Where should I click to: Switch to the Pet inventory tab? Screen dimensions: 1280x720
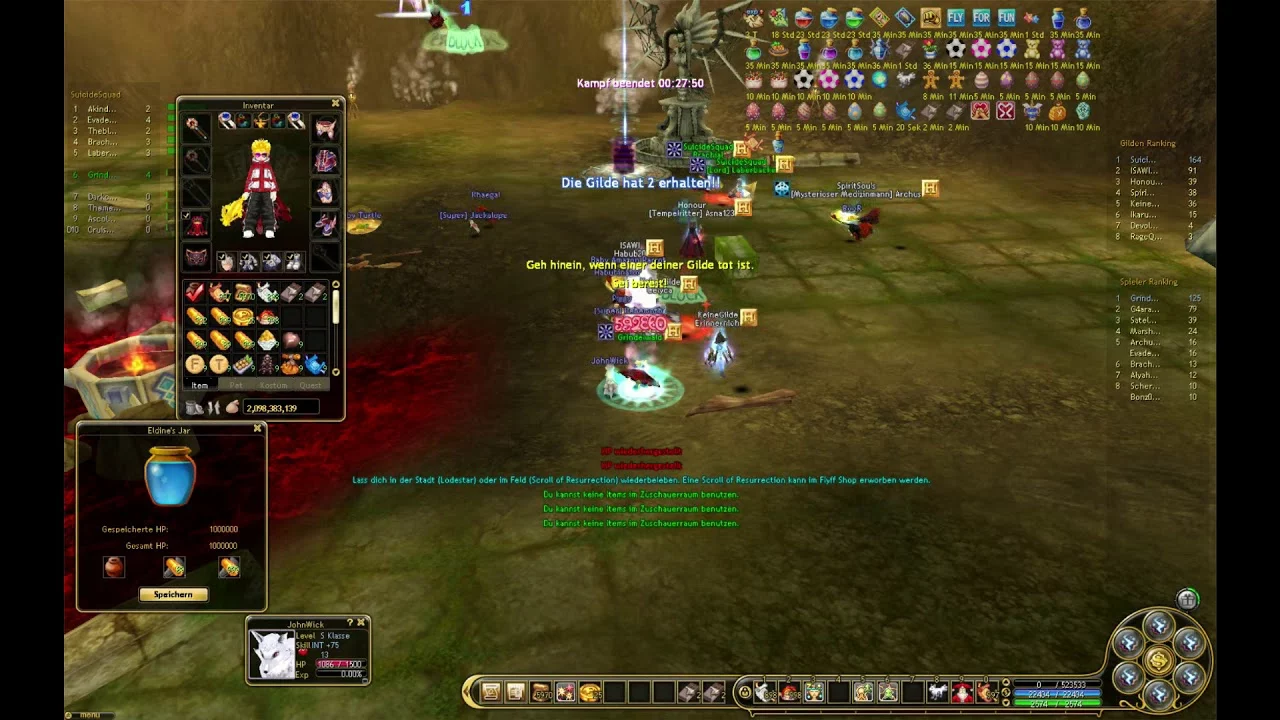click(x=236, y=385)
